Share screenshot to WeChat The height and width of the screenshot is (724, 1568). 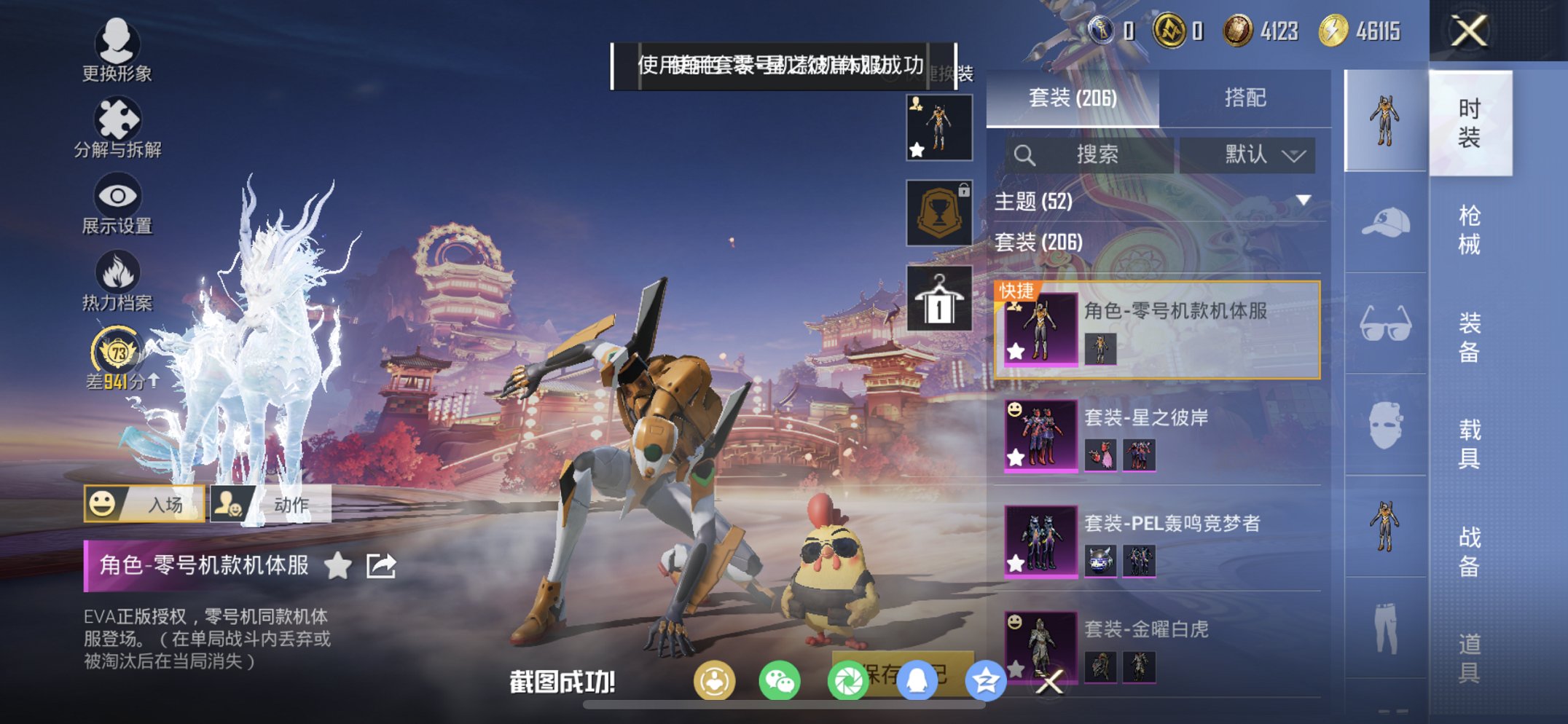(x=780, y=682)
